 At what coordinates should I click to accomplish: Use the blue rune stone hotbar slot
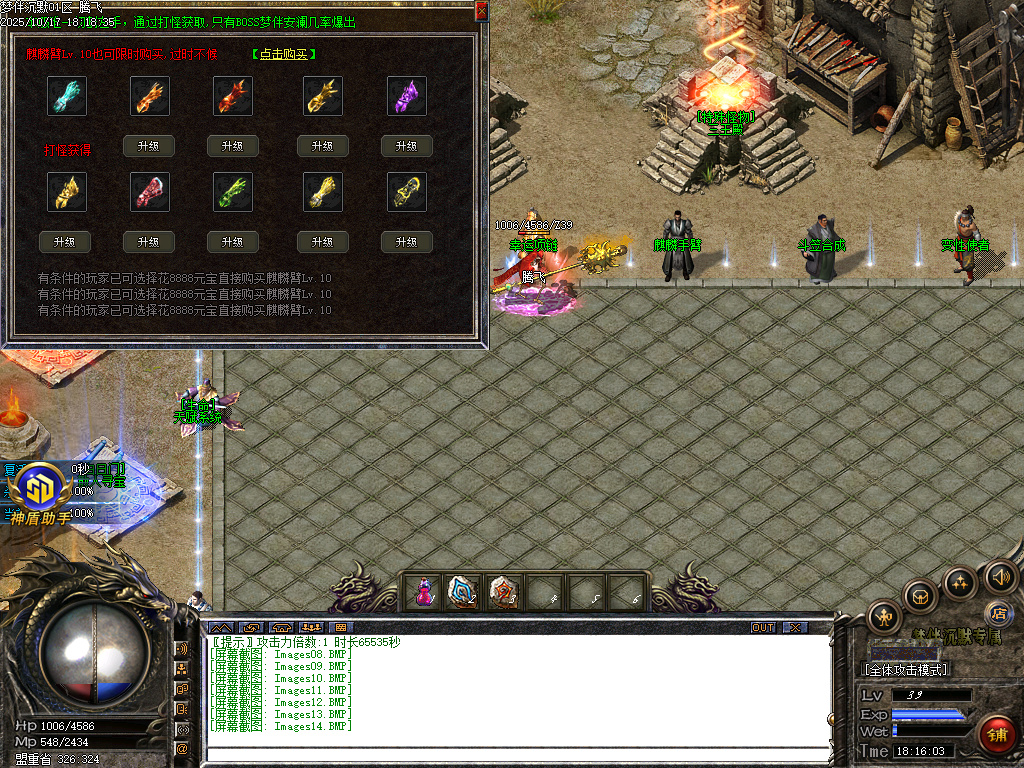(x=463, y=592)
